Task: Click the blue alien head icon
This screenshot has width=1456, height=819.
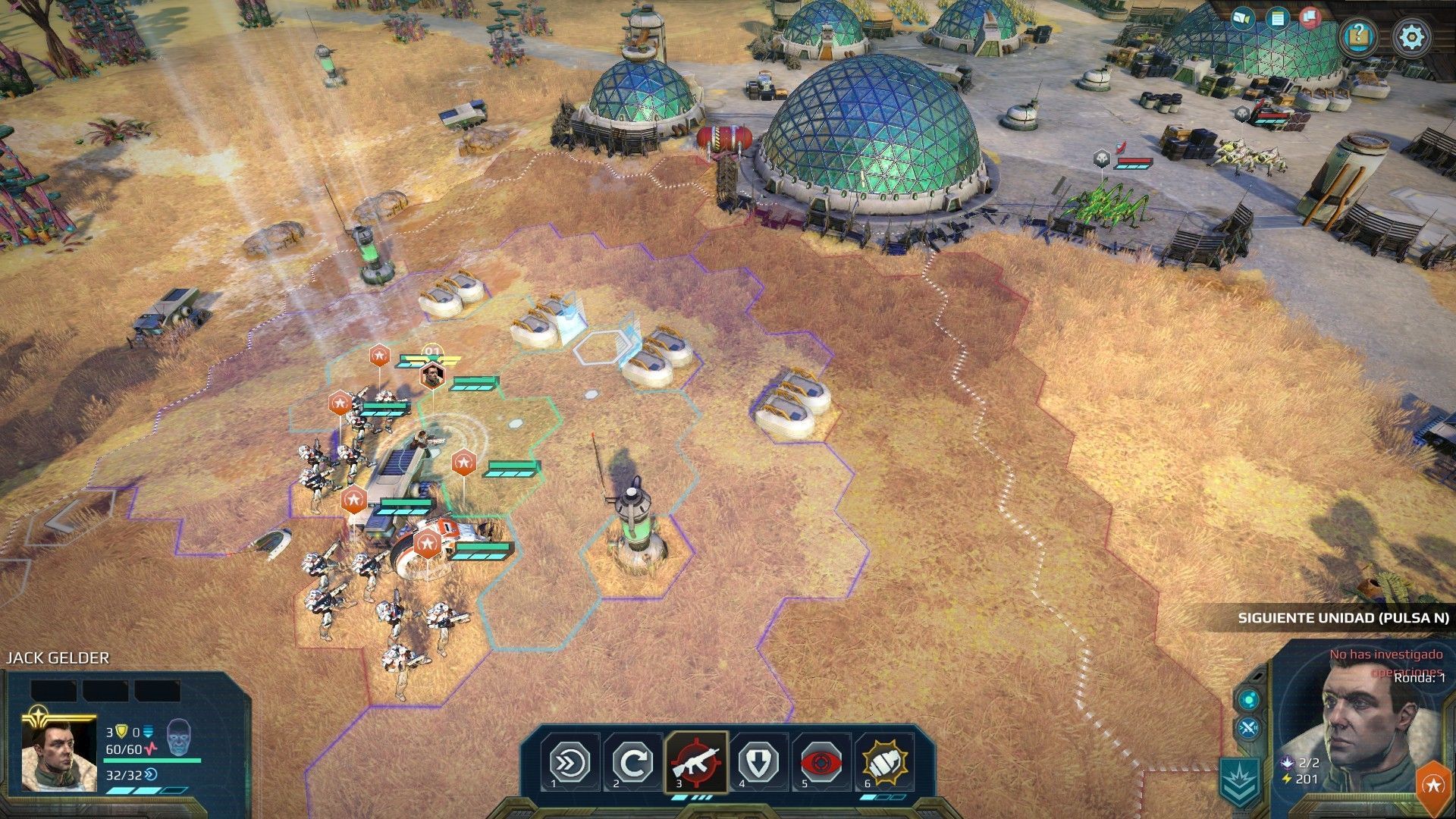Action: click(179, 736)
